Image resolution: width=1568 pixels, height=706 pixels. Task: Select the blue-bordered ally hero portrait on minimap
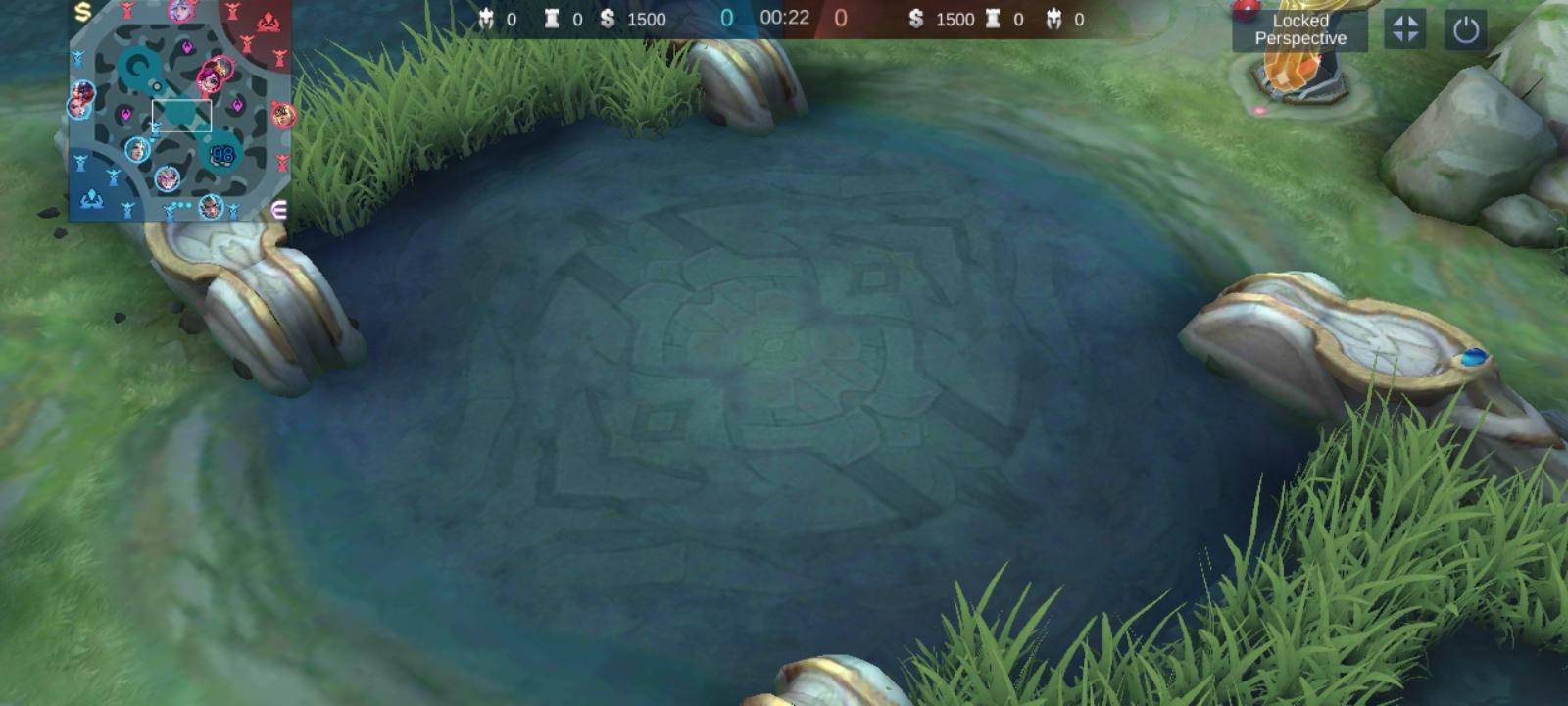pyautogui.click(x=137, y=151)
